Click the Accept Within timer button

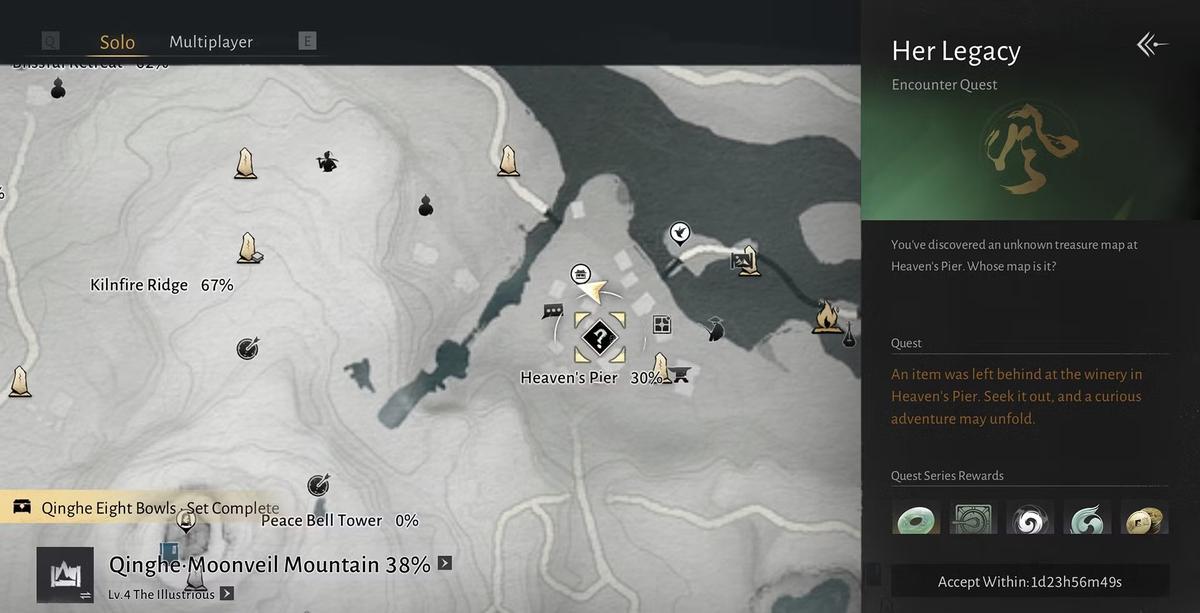click(1029, 581)
